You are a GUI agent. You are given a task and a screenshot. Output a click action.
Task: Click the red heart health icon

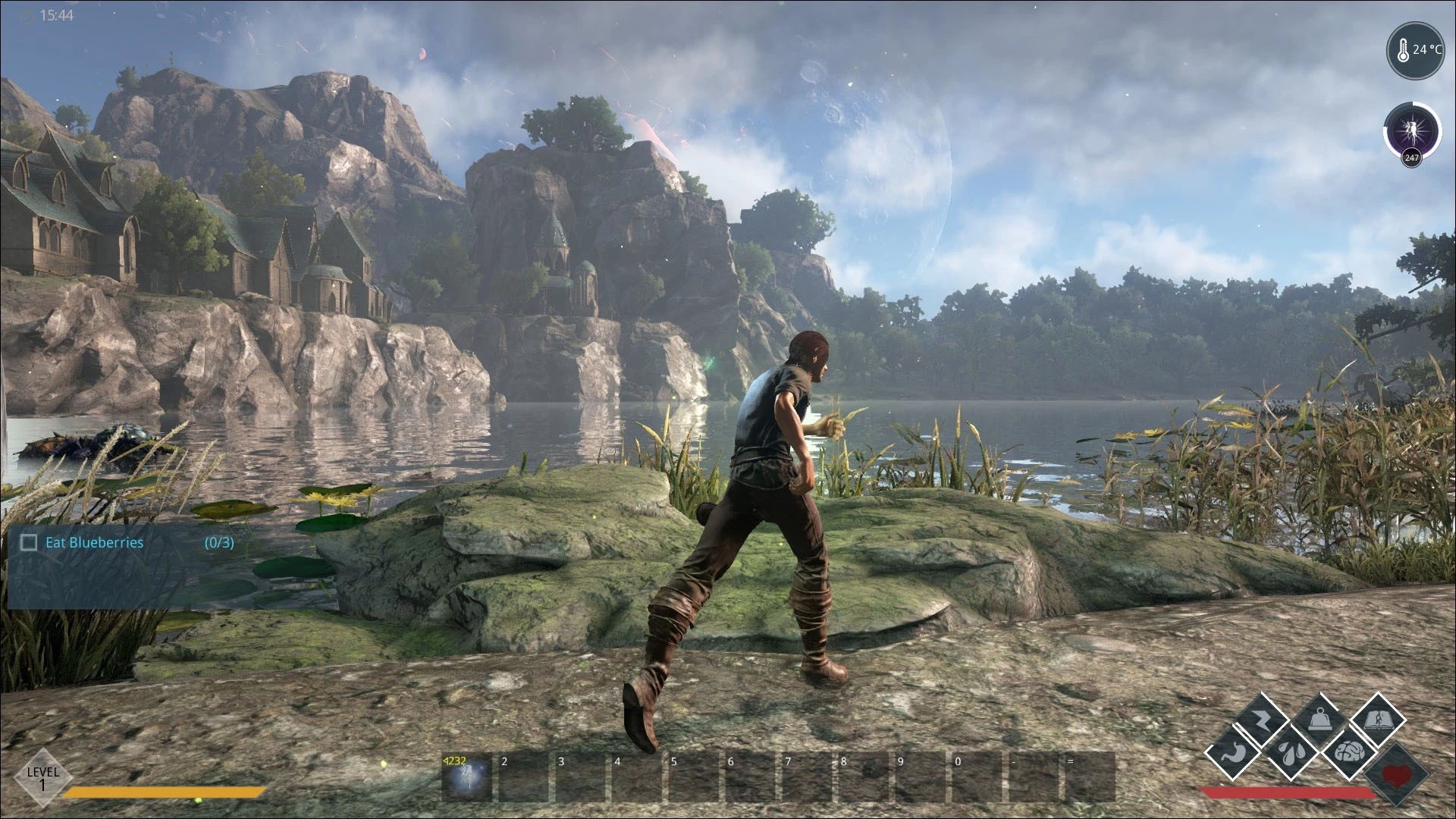pos(1398,776)
